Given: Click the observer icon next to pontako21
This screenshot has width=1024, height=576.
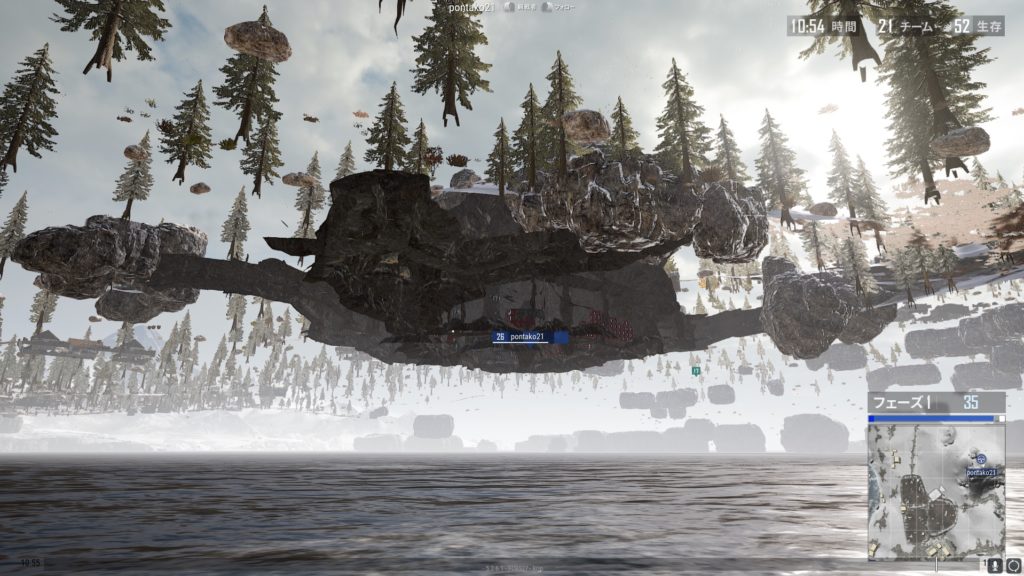Looking at the screenshot, I should pyautogui.click(x=514, y=7).
